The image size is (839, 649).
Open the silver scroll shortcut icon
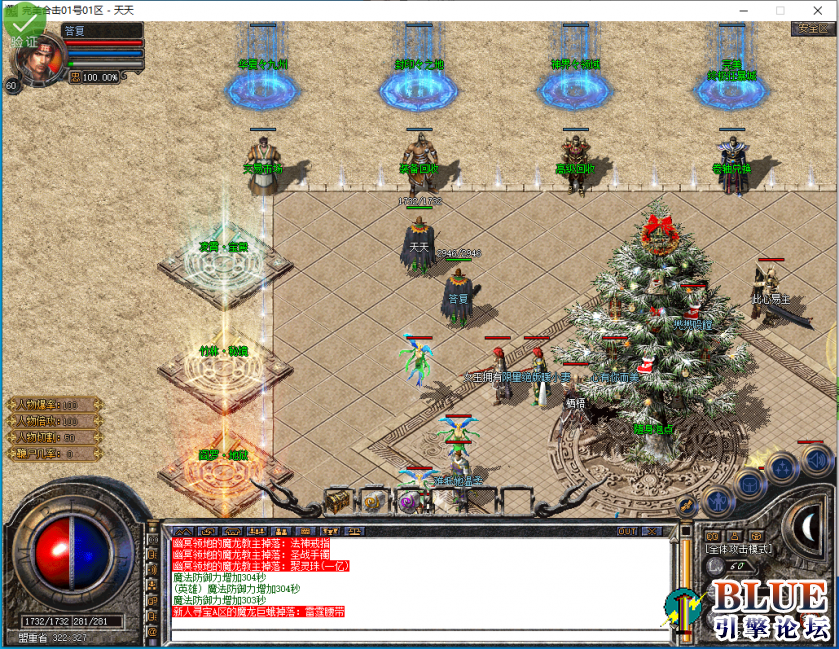click(x=373, y=500)
